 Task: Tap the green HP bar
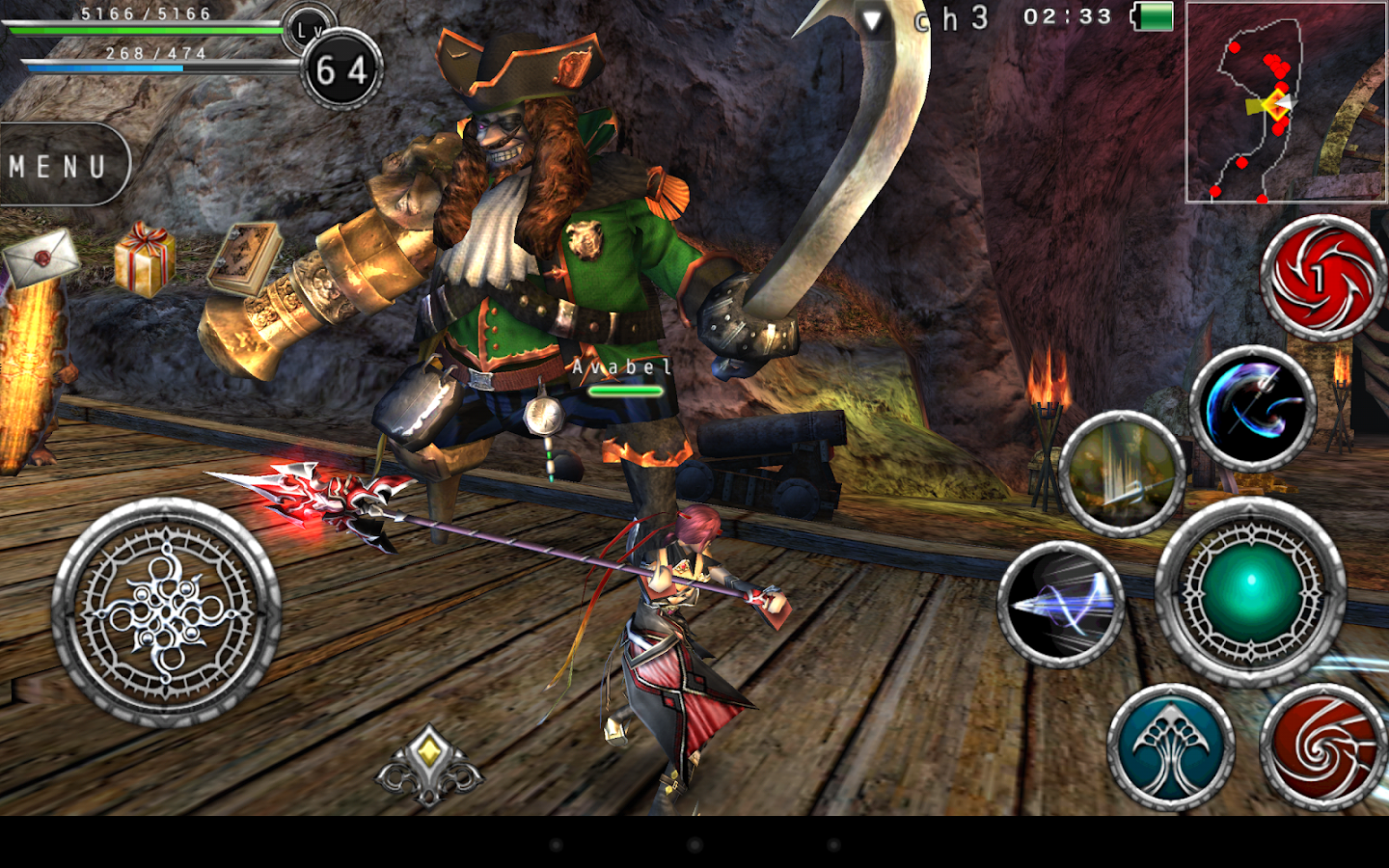[145, 29]
